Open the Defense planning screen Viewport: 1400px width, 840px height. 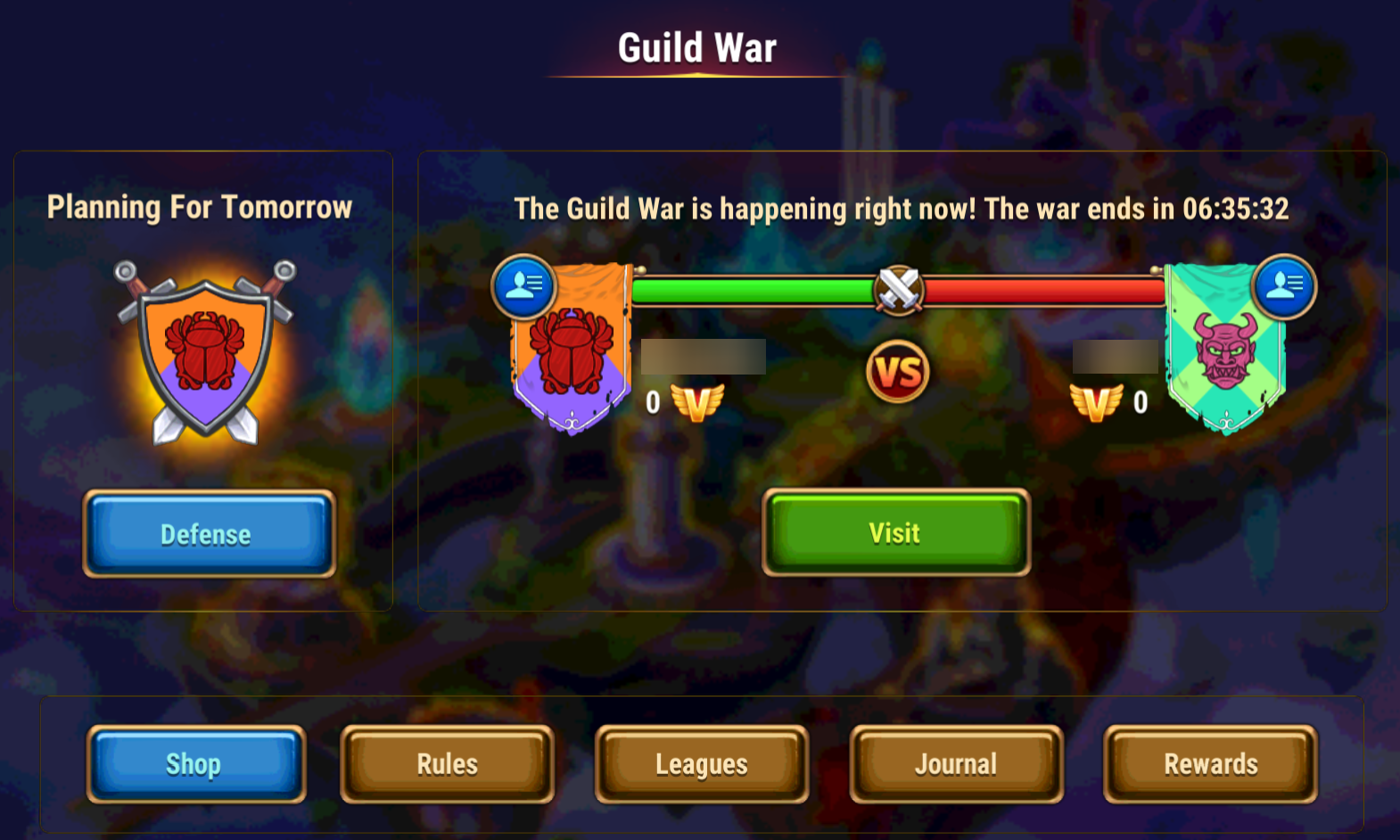209,533
